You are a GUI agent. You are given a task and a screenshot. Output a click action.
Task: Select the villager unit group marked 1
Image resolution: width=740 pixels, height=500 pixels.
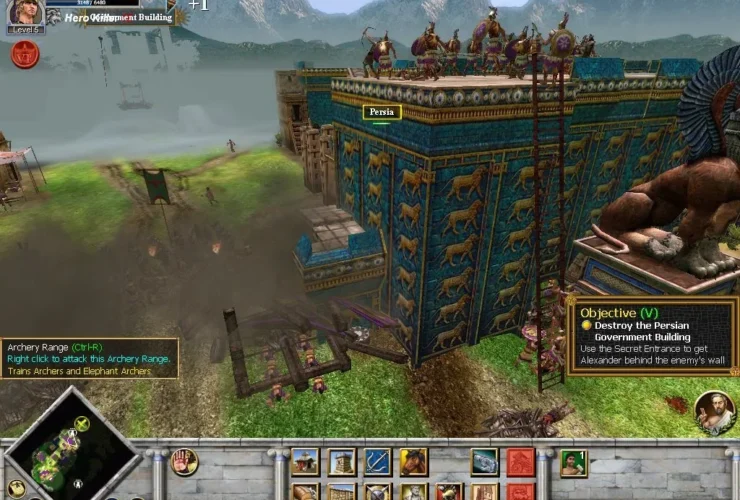click(573, 463)
